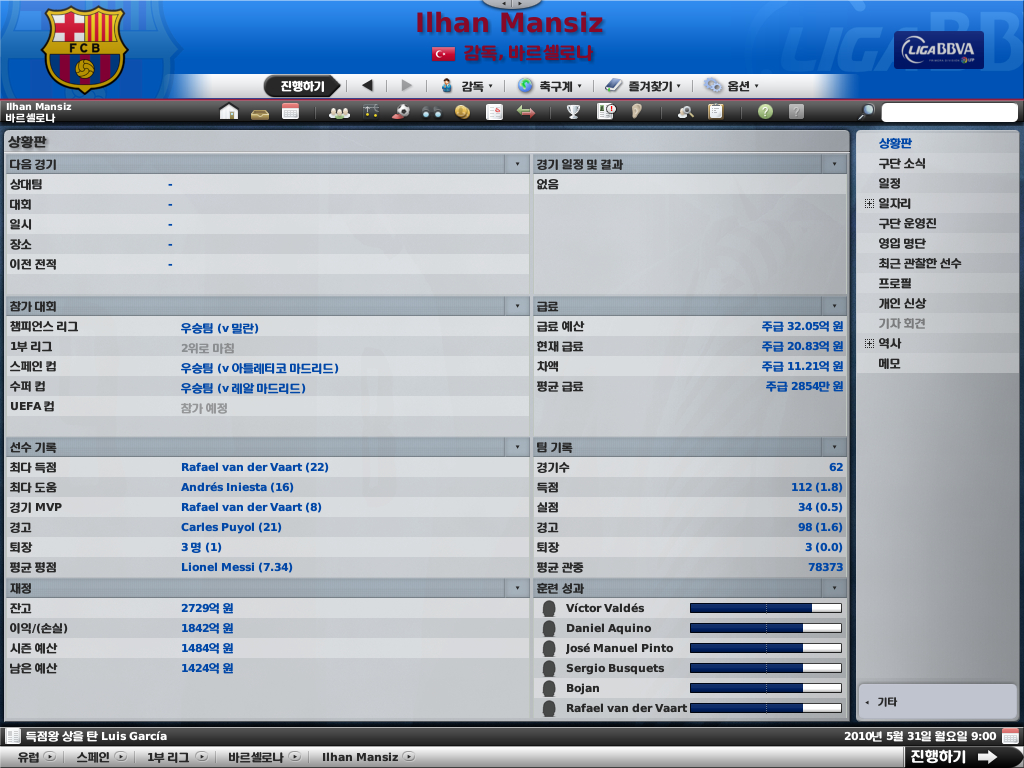The height and width of the screenshot is (768, 1024).
Task: Click the bottom-right 진행하기 continue button
Action: pos(951,757)
